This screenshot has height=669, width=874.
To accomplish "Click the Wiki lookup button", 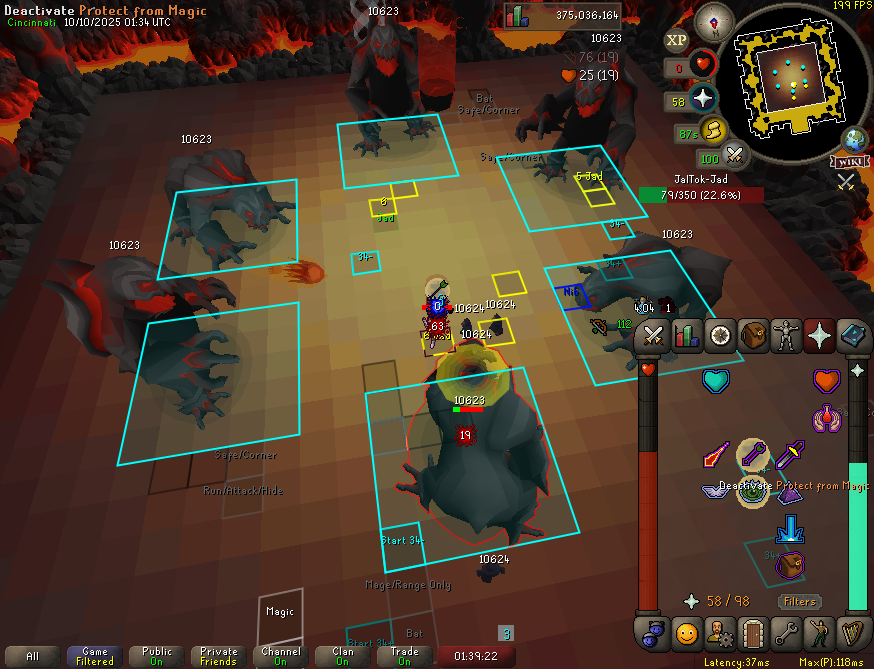I will 846,162.
